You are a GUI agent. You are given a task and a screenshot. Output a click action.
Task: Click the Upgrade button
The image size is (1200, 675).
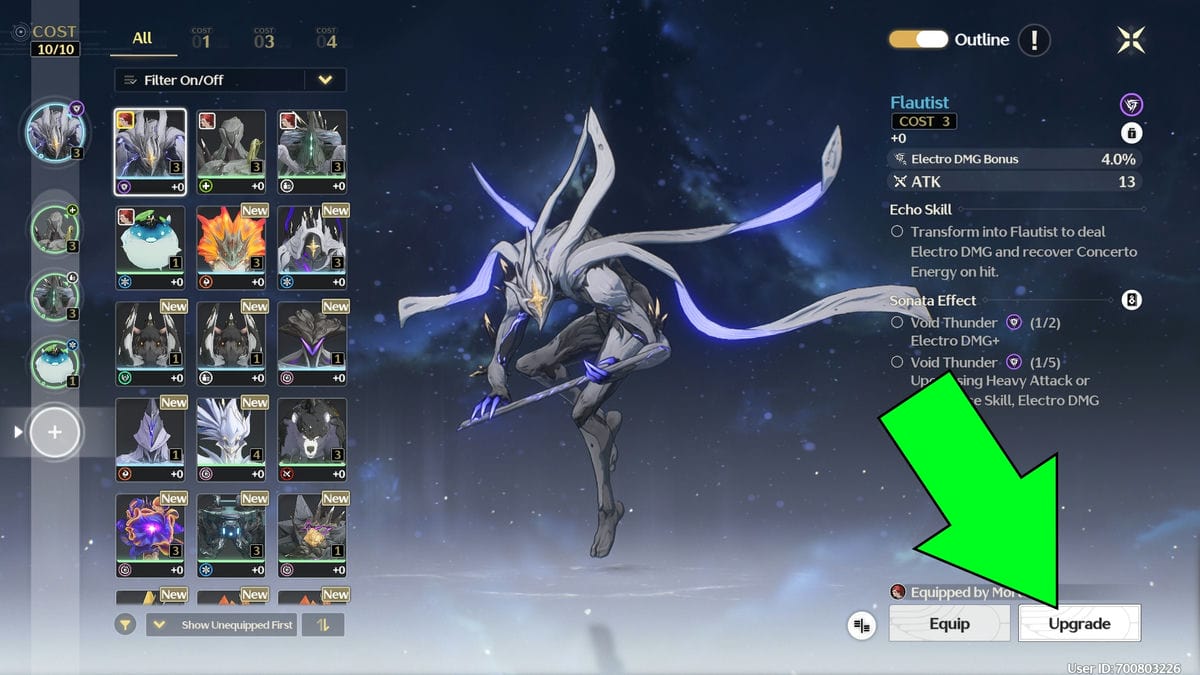point(1079,623)
